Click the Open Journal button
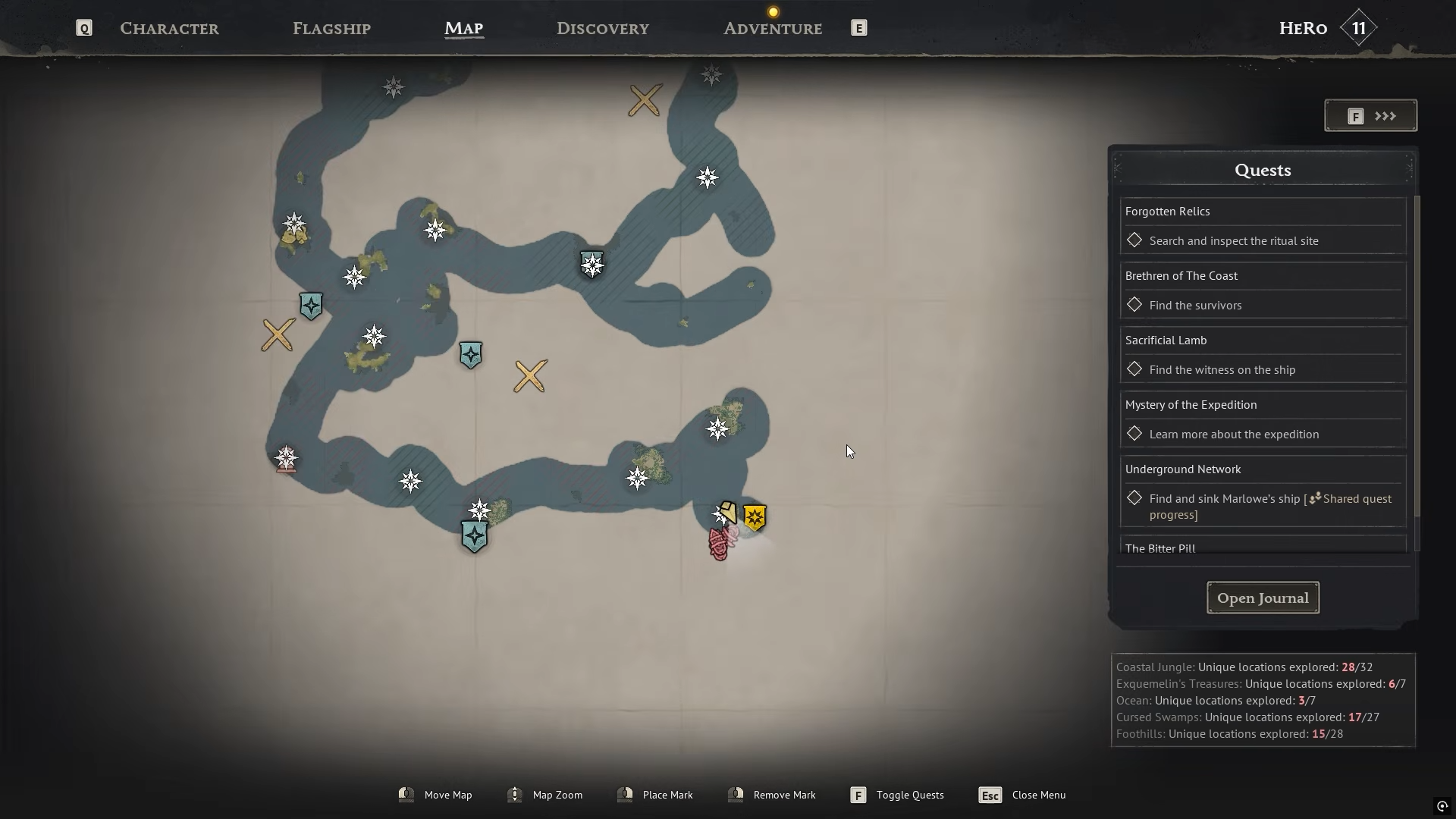 click(x=1263, y=598)
